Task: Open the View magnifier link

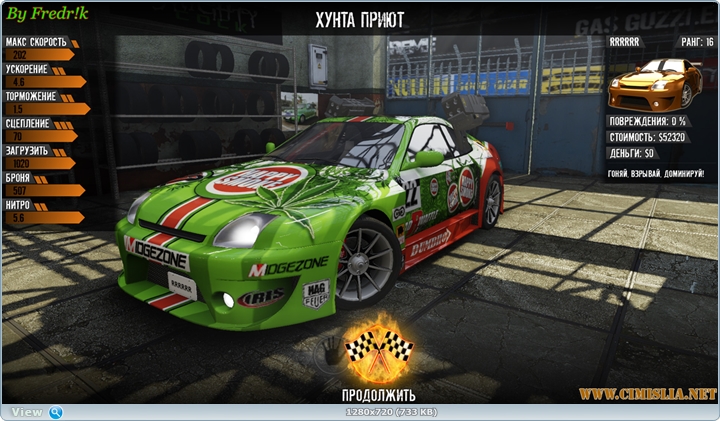Action: (x=56, y=412)
